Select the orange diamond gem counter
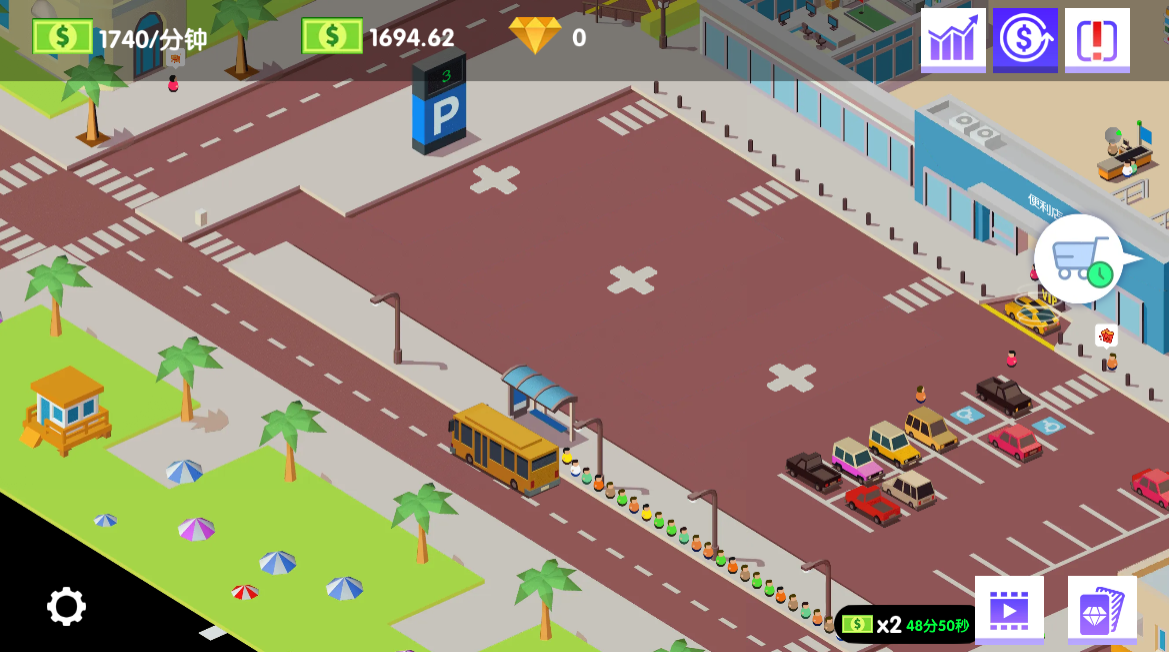Screen dimensions: 1169x652 [x=536, y=37]
